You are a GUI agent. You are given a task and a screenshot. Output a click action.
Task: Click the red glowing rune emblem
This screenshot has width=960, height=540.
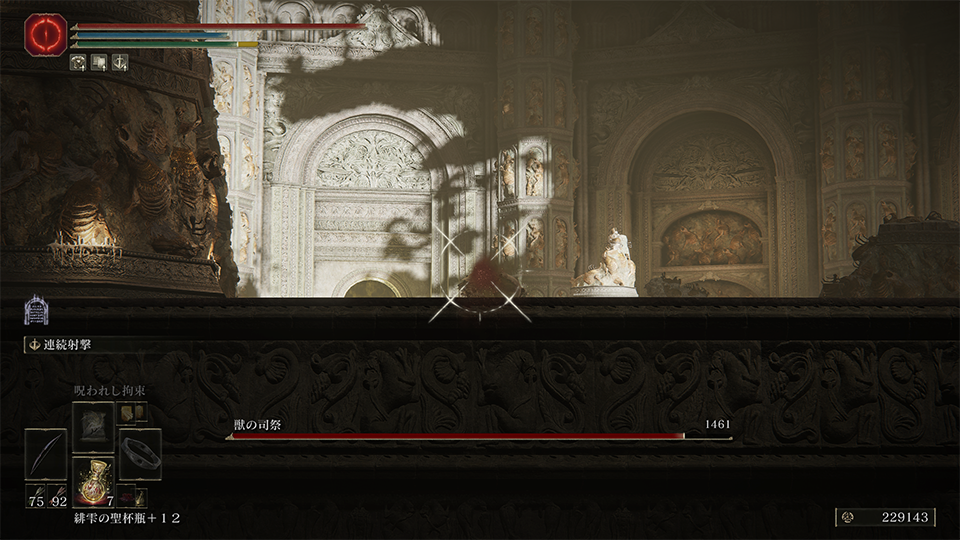coord(46,35)
